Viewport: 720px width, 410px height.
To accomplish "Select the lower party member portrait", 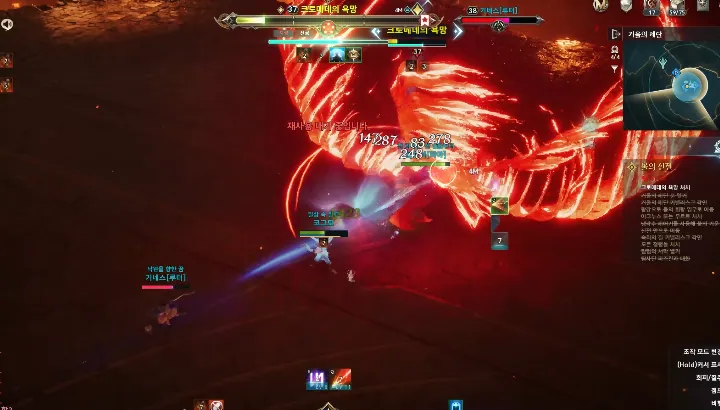I will (x=6, y=87).
